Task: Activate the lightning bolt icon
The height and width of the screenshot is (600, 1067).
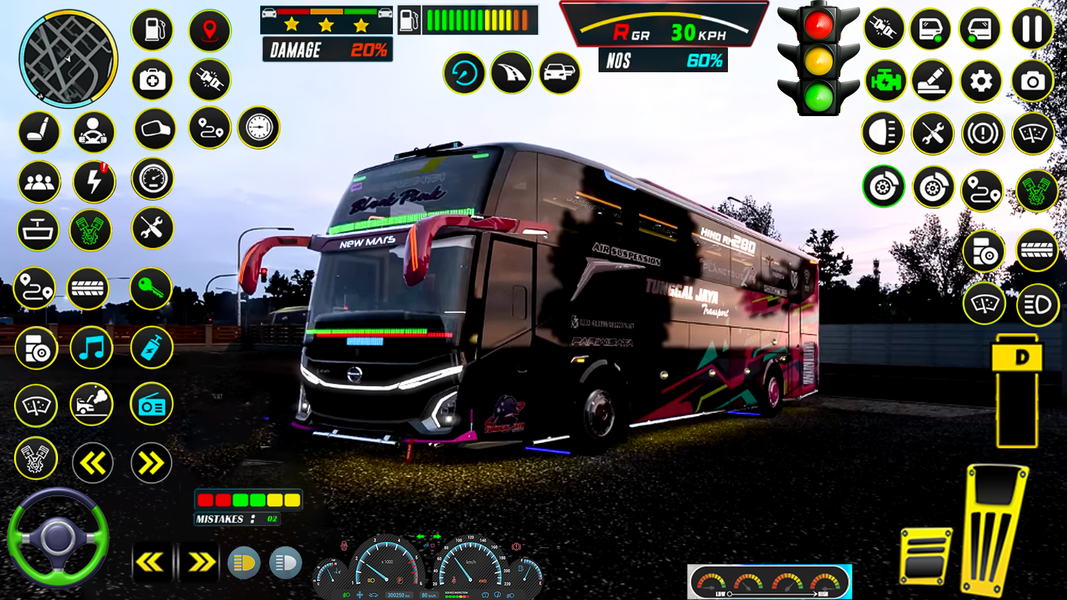Action: [94, 181]
